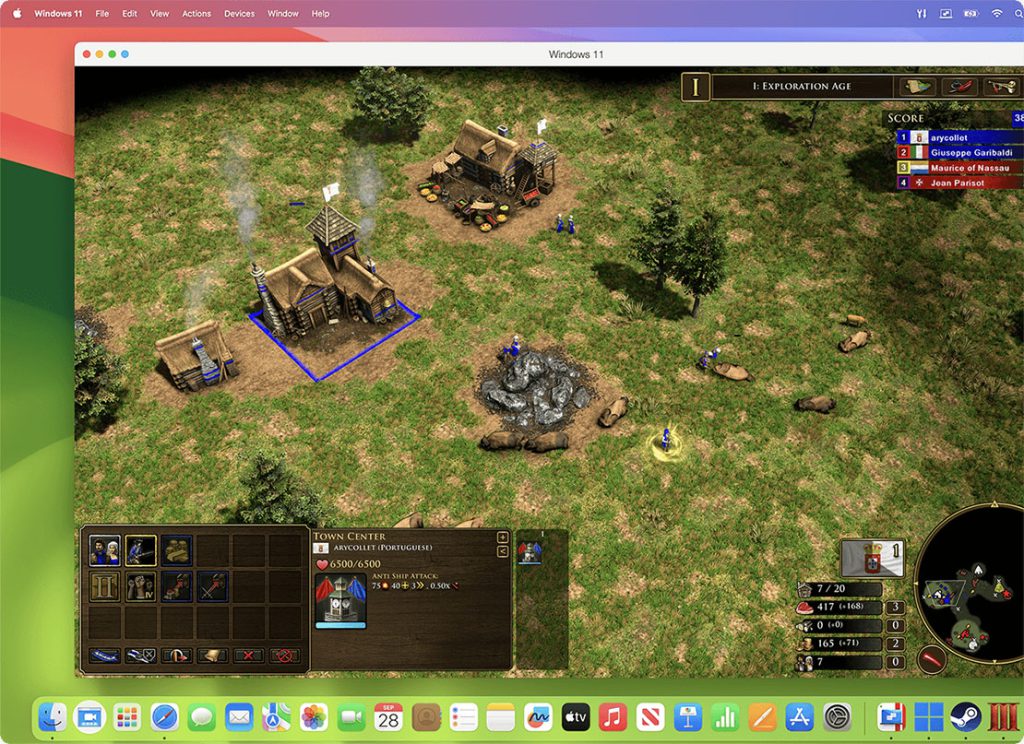Click the trumpet icon in the top bar

pyautogui.click(x=1002, y=87)
